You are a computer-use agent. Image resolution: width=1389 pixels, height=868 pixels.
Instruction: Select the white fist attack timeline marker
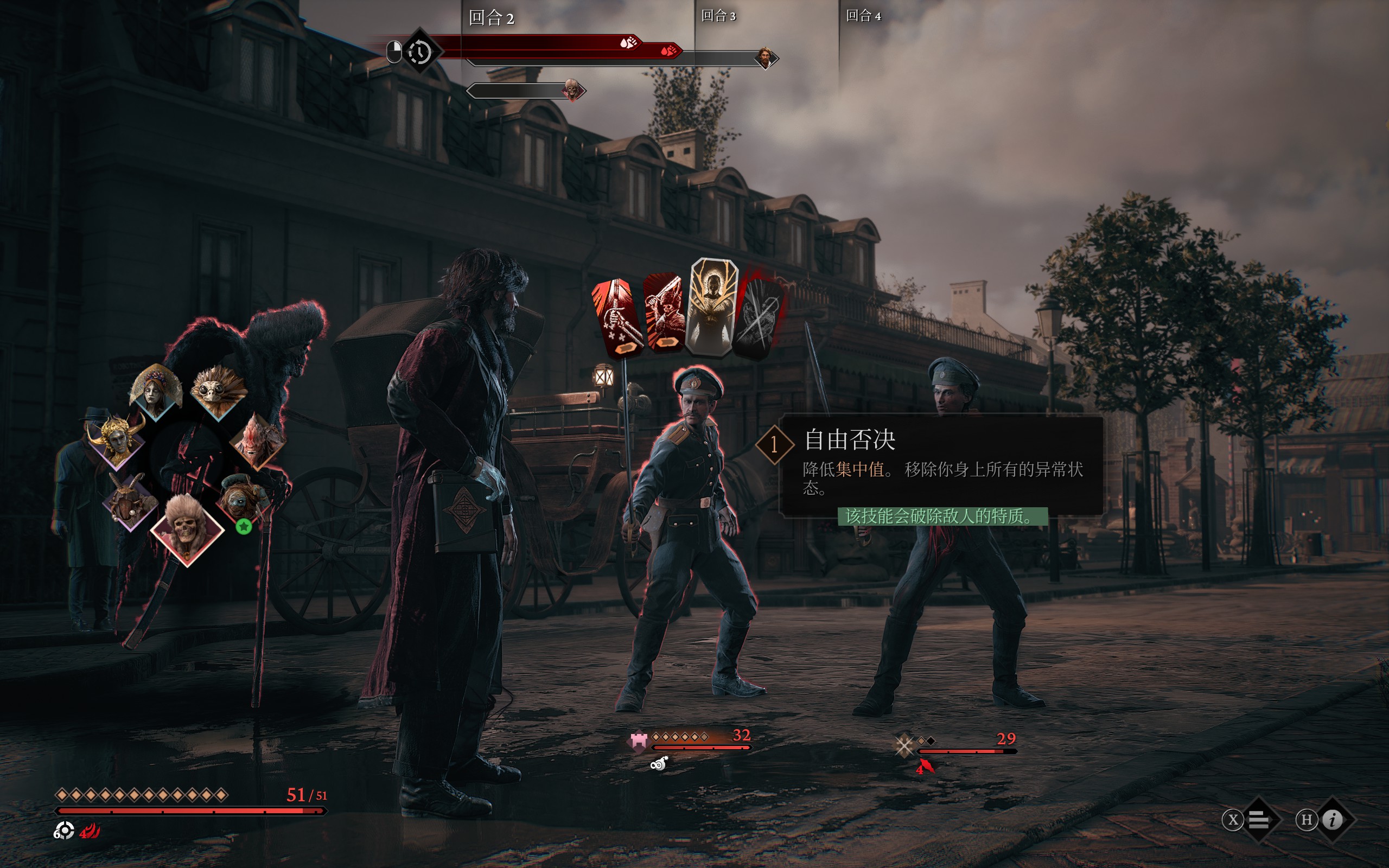coord(628,42)
